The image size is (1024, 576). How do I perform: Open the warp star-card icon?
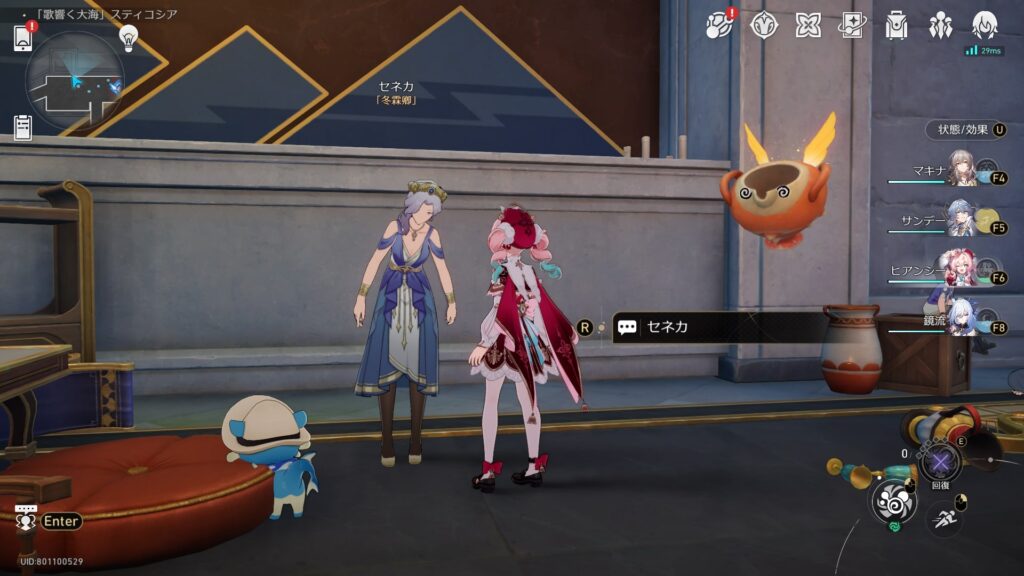click(852, 25)
